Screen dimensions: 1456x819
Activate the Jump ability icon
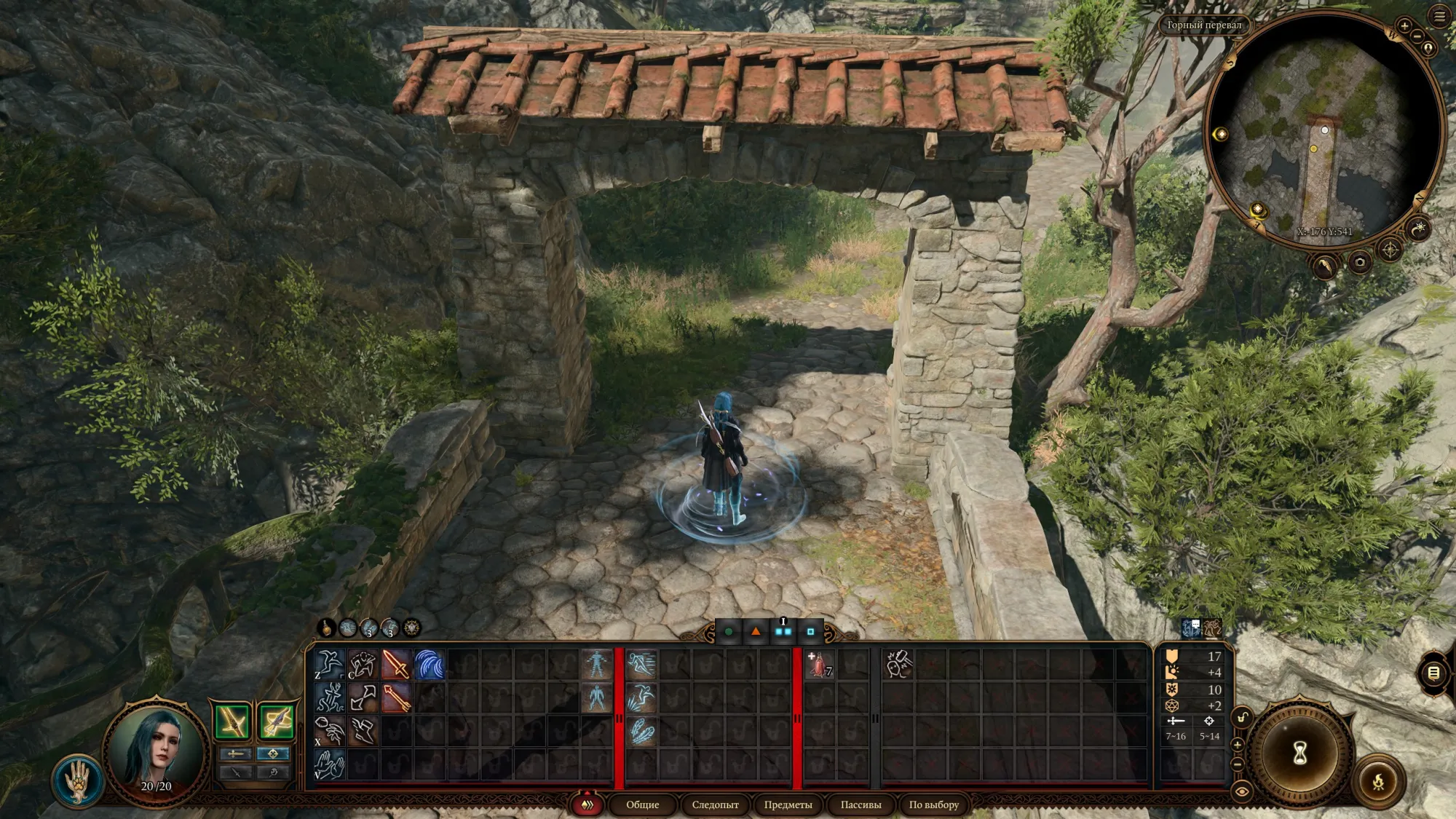(x=328, y=665)
